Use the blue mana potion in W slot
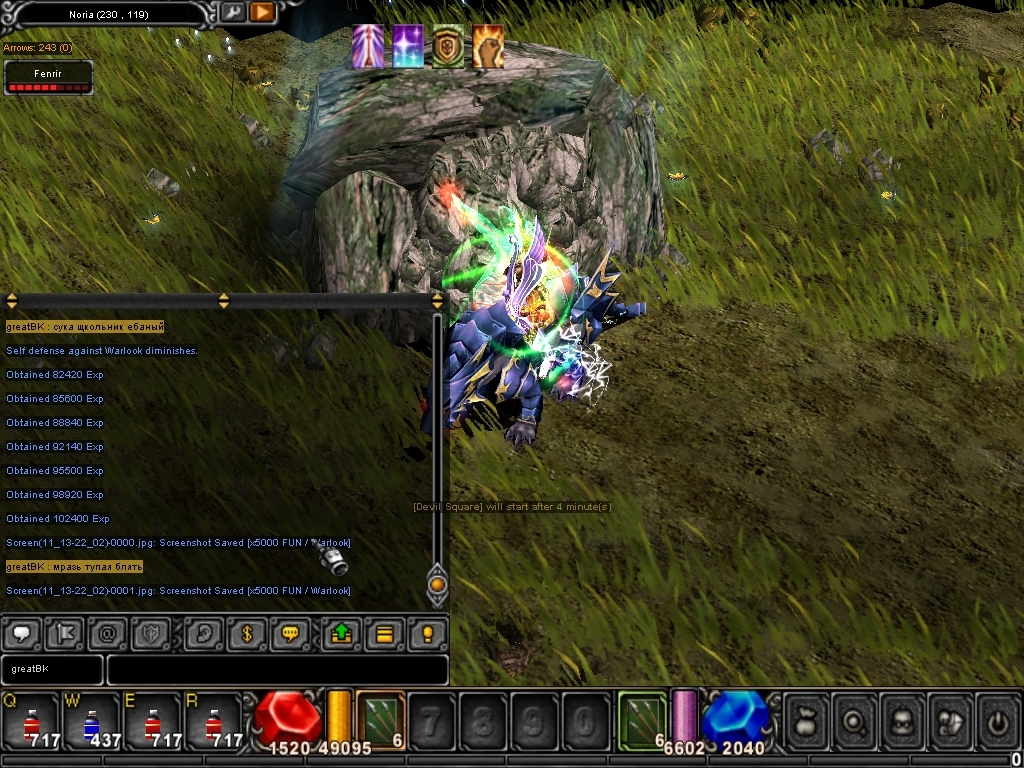The image size is (1024, 768). pos(91,722)
